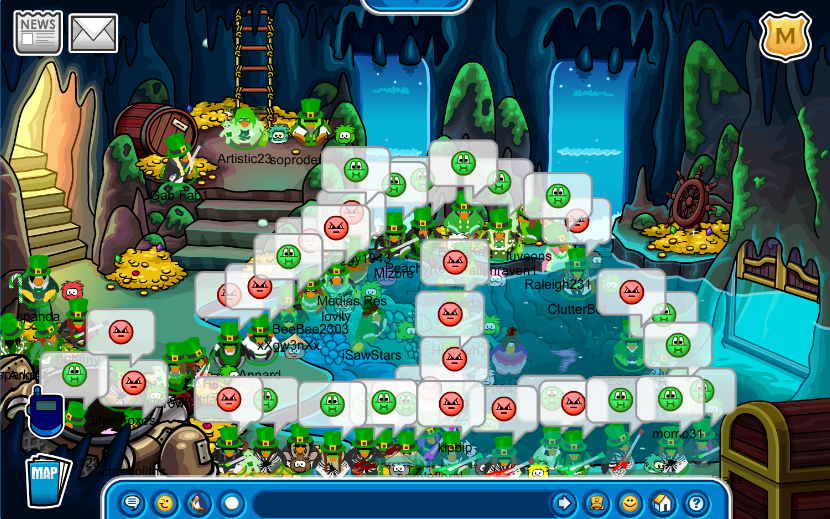Select the snowball throw button

[x=232, y=503]
